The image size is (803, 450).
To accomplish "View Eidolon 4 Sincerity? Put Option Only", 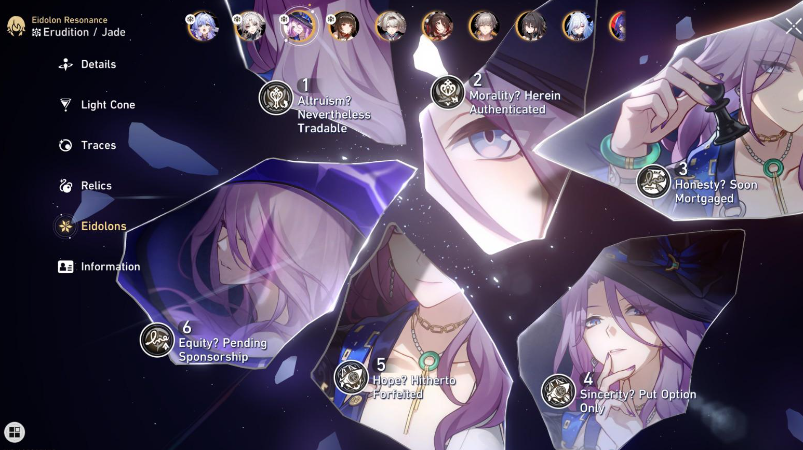I will tap(558, 391).
